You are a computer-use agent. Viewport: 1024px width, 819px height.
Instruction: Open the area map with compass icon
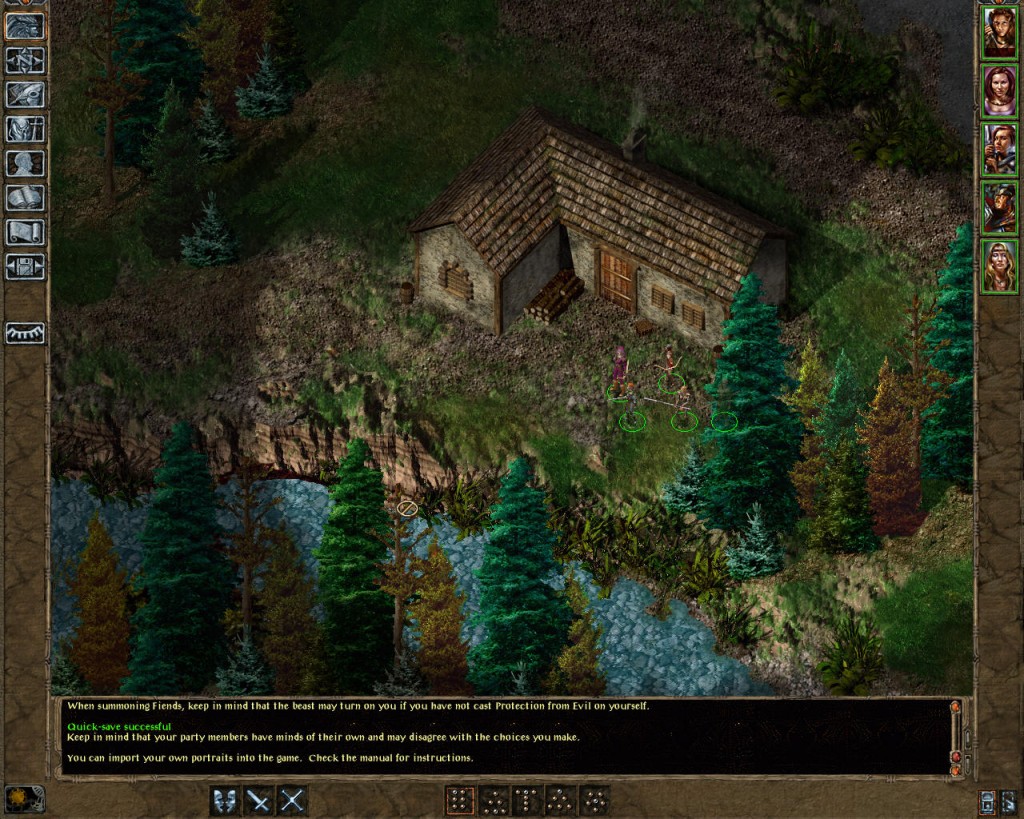pos(25,60)
